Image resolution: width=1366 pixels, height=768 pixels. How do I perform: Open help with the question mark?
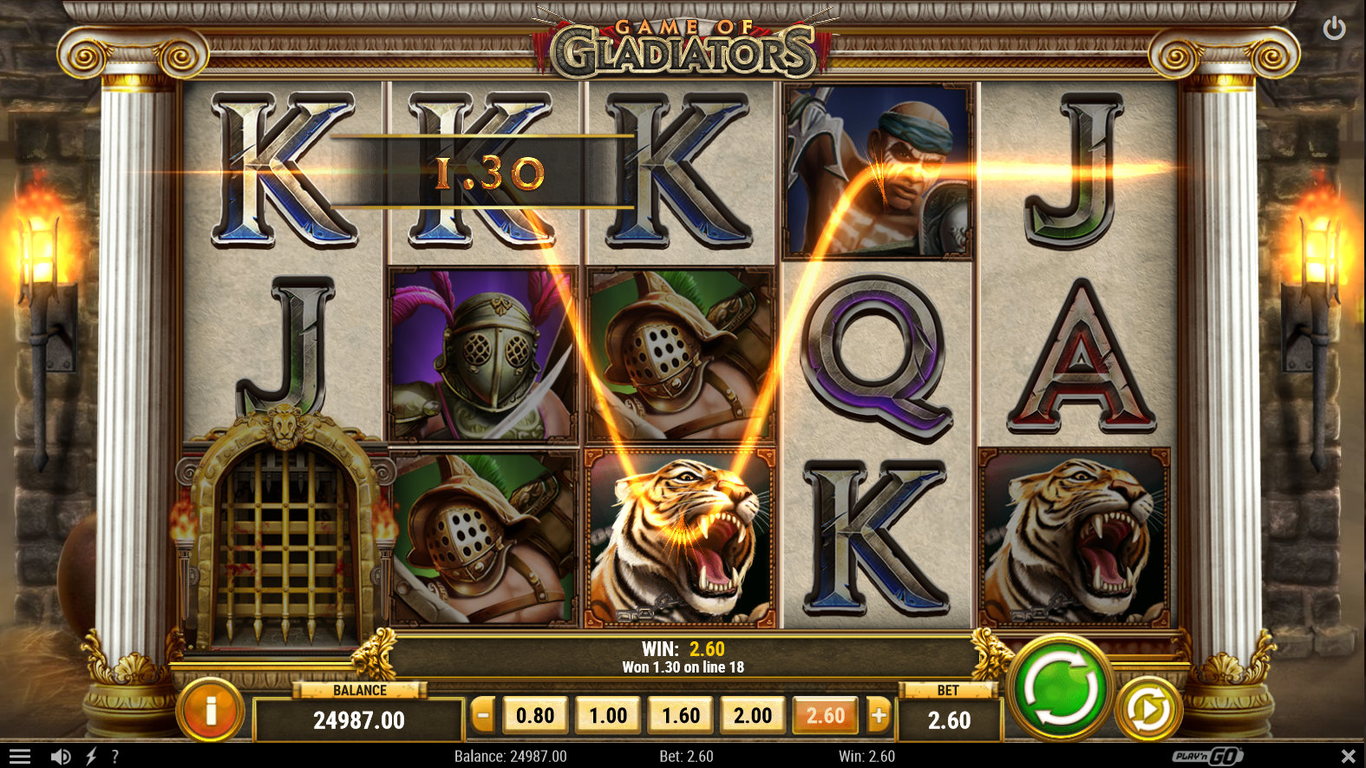pos(115,757)
